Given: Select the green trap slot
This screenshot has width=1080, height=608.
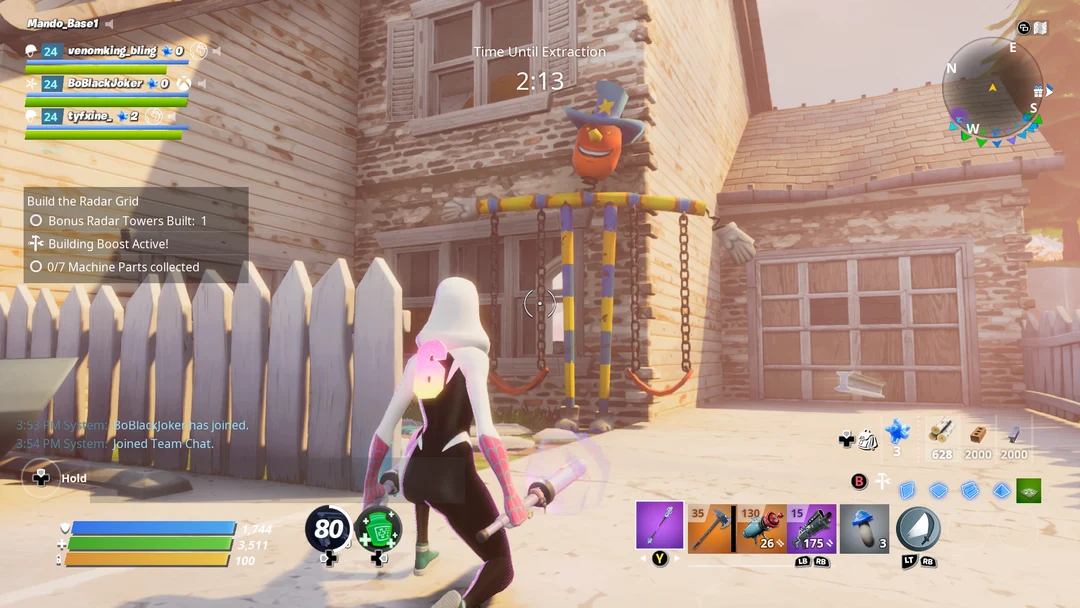Looking at the screenshot, I should point(1028,490).
